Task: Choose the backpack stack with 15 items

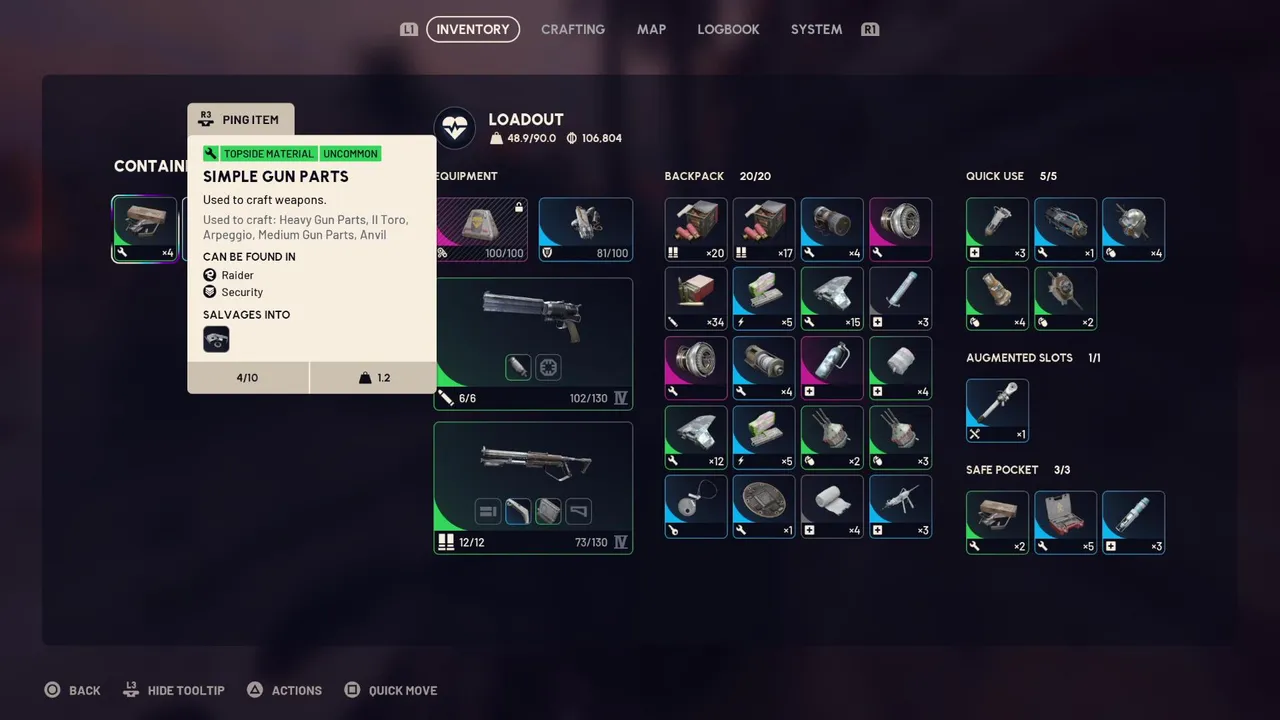Action: [832, 298]
